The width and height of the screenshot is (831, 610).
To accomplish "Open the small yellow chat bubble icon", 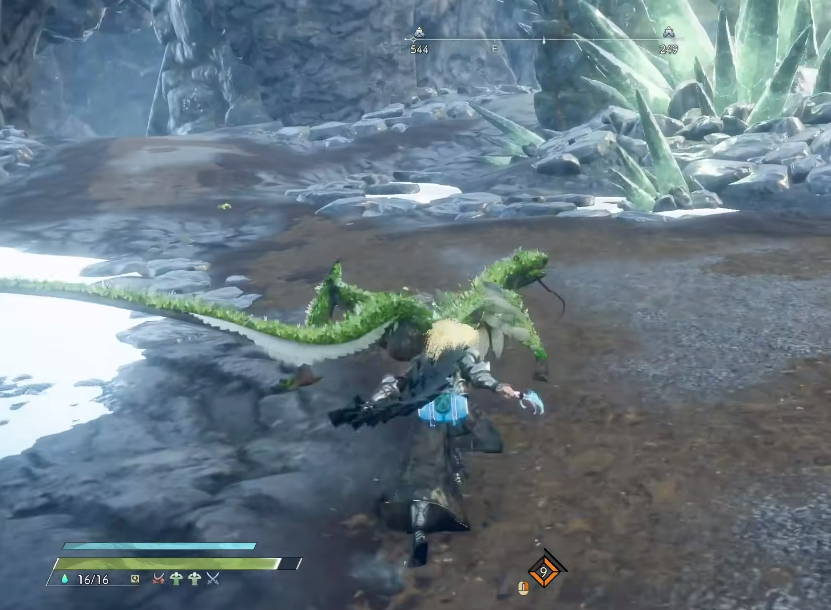I will pos(135,578).
